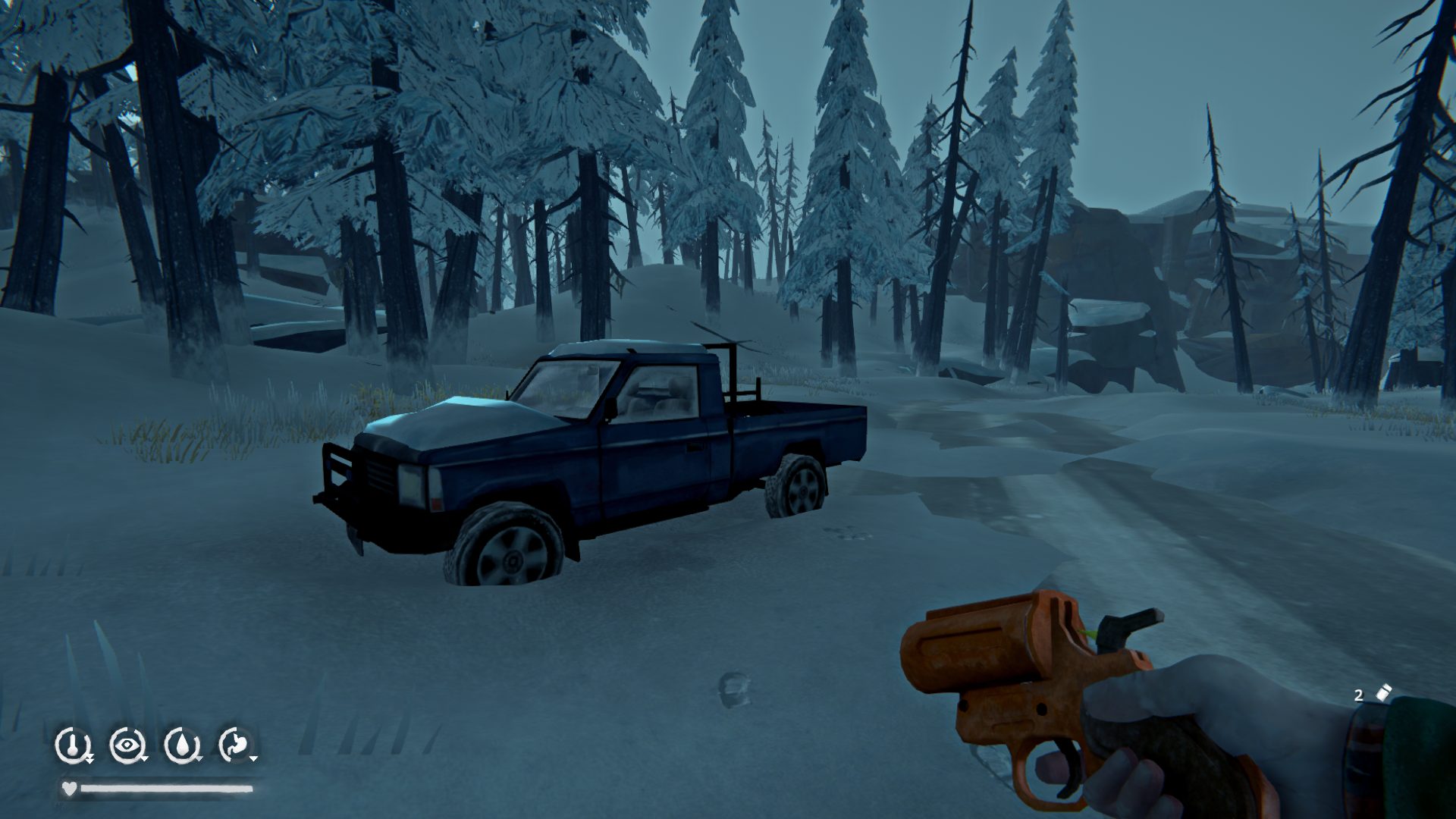
Task: Click the thermometer warmth status icon
Action: [72, 745]
